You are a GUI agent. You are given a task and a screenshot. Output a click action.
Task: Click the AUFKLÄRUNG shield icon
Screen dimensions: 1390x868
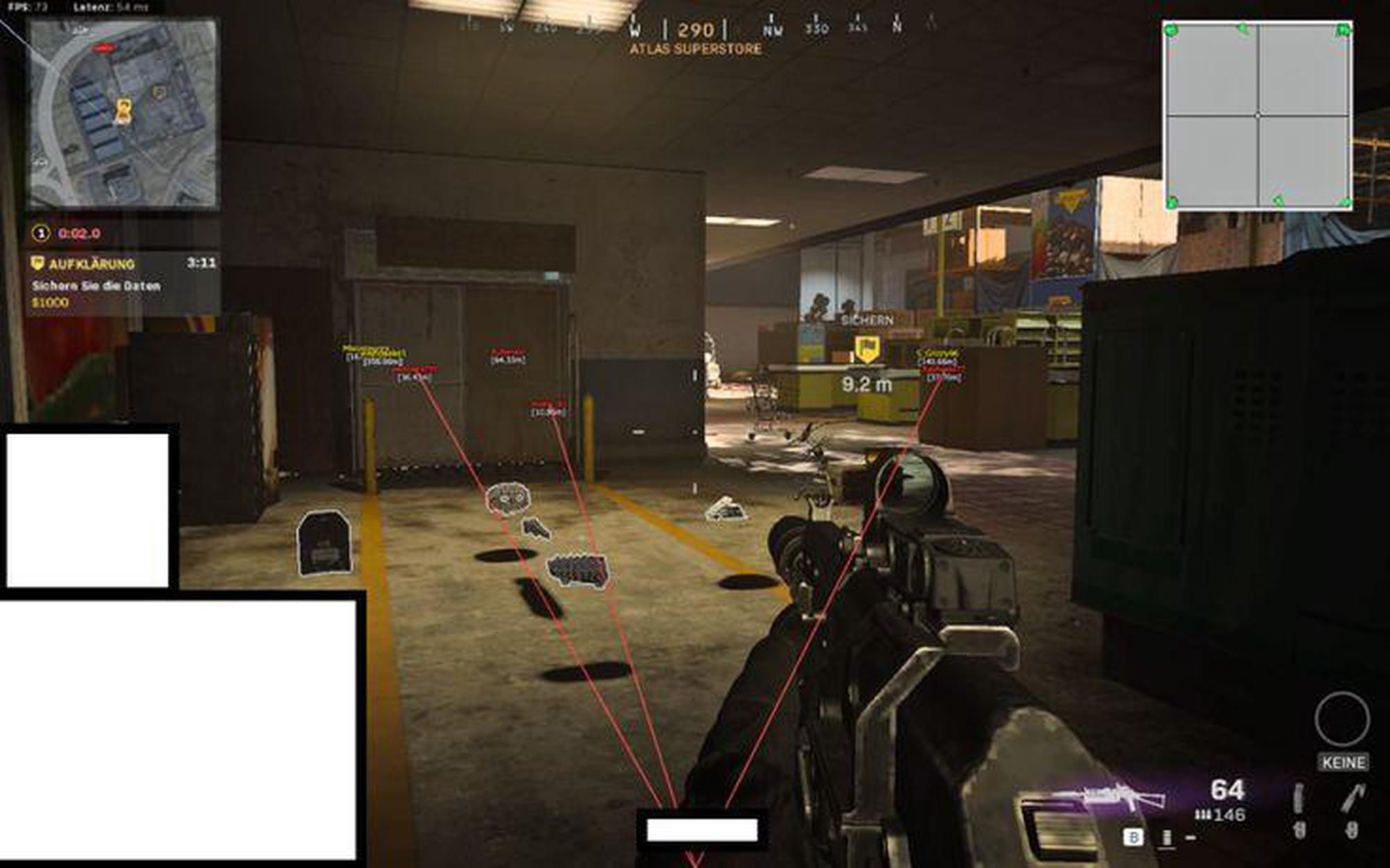coord(38,264)
